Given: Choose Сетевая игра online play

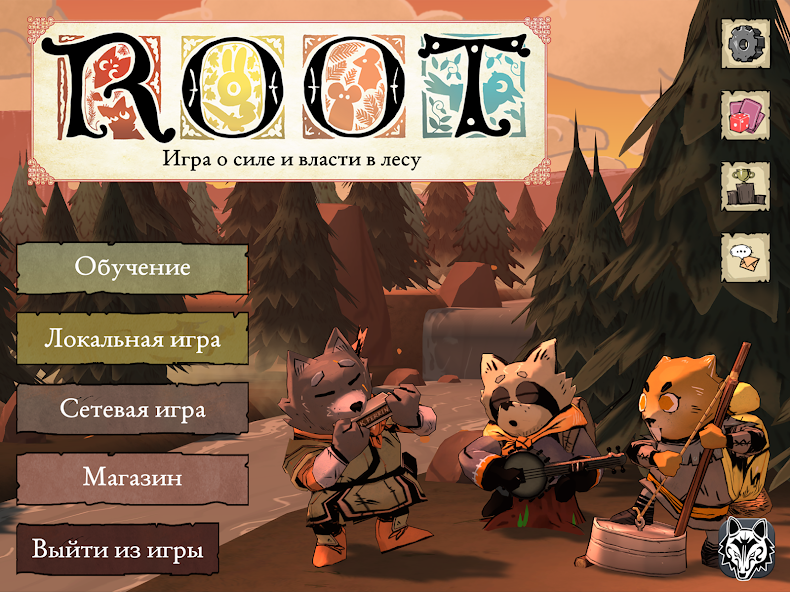Looking at the screenshot, I should [x=132, y=408].
